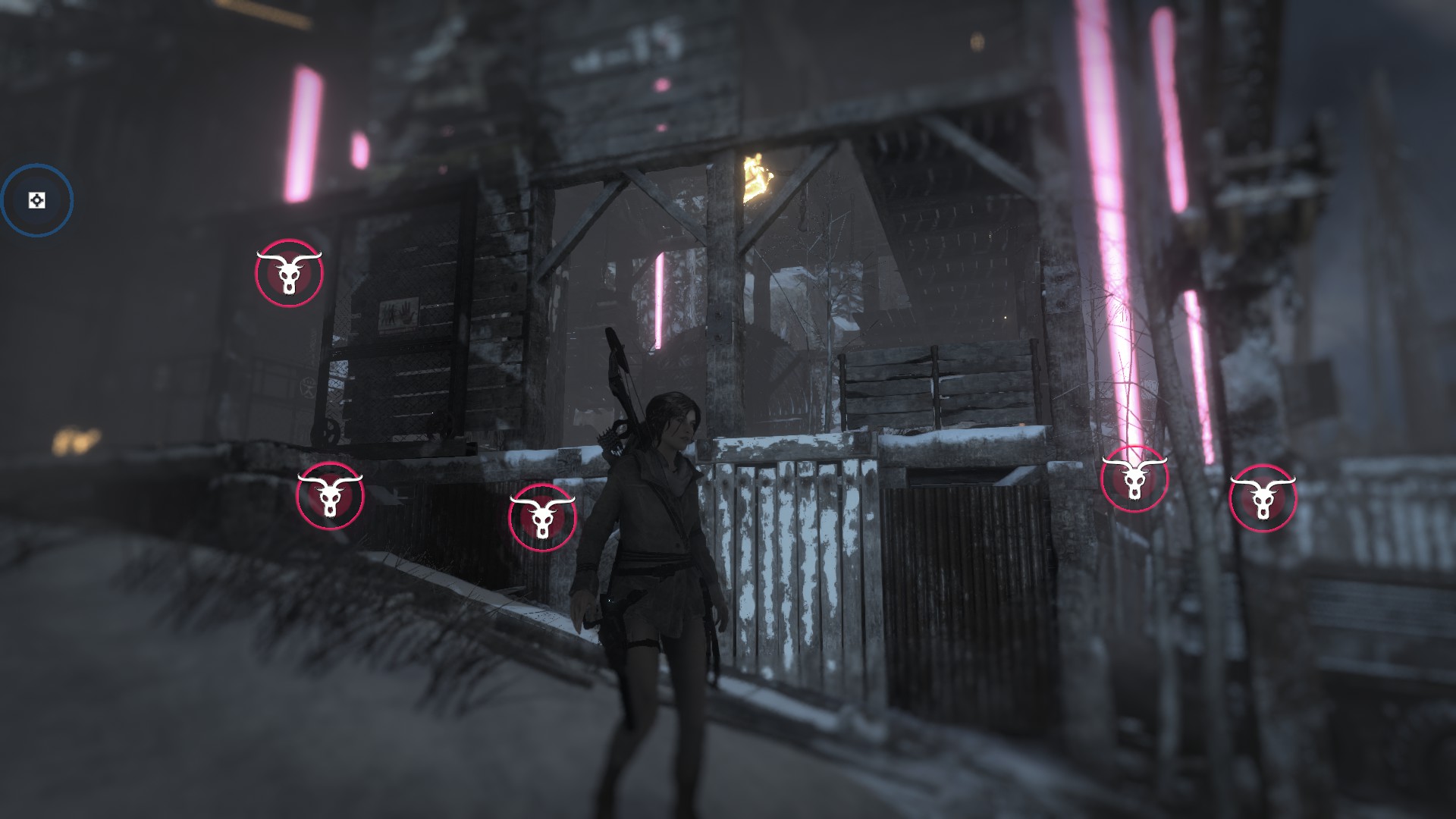Click the blue crosshair objective marker

click(36, 200)
